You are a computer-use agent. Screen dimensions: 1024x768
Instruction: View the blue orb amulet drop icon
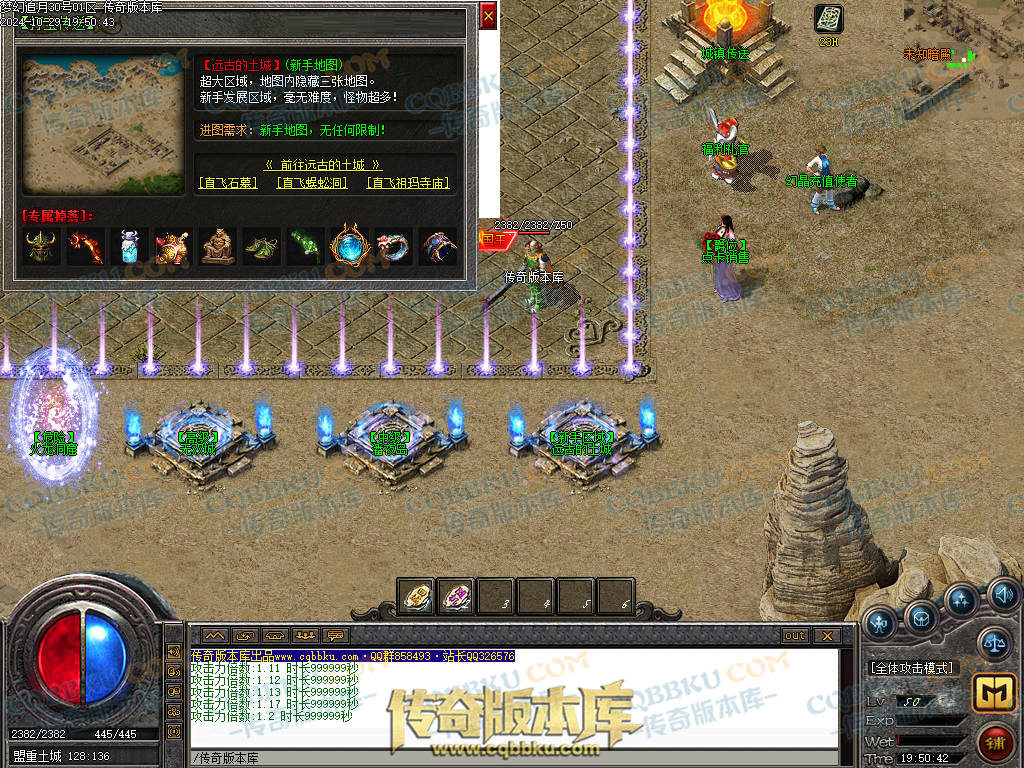[x=350, y=246]
